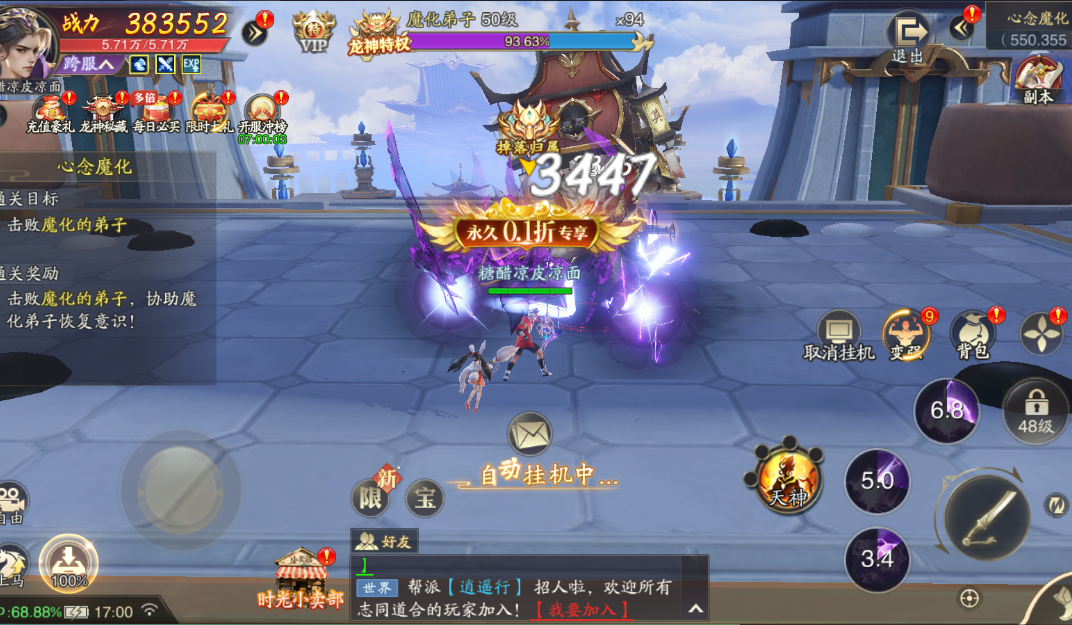Mount up with the 上马 button
The width and height of the screenshot is (1072, 625).
pos(12,566)
